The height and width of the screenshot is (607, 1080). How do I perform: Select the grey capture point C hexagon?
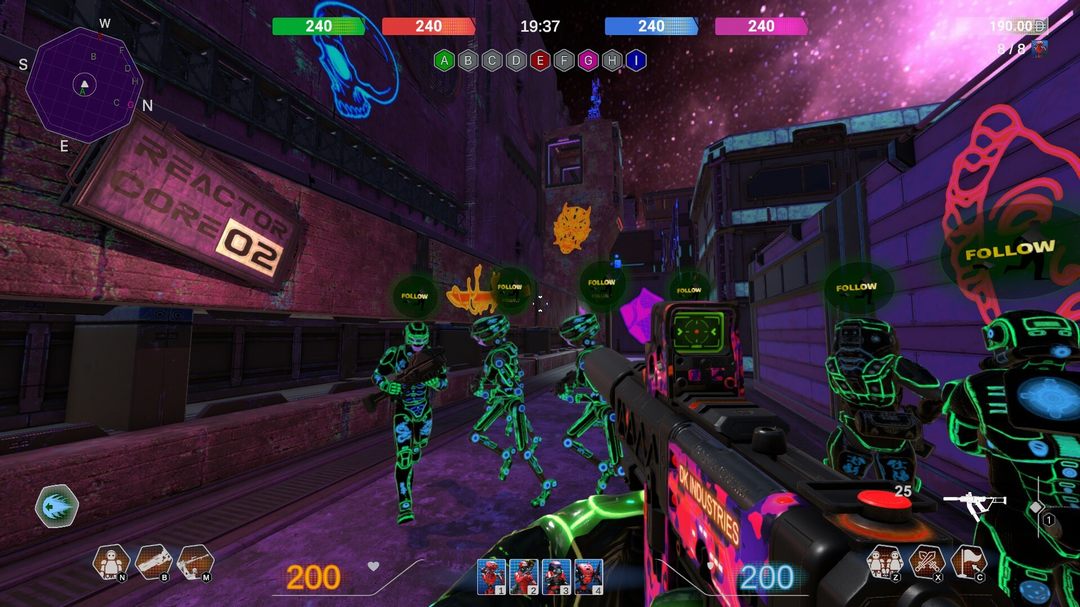click(x=492, y=60)
